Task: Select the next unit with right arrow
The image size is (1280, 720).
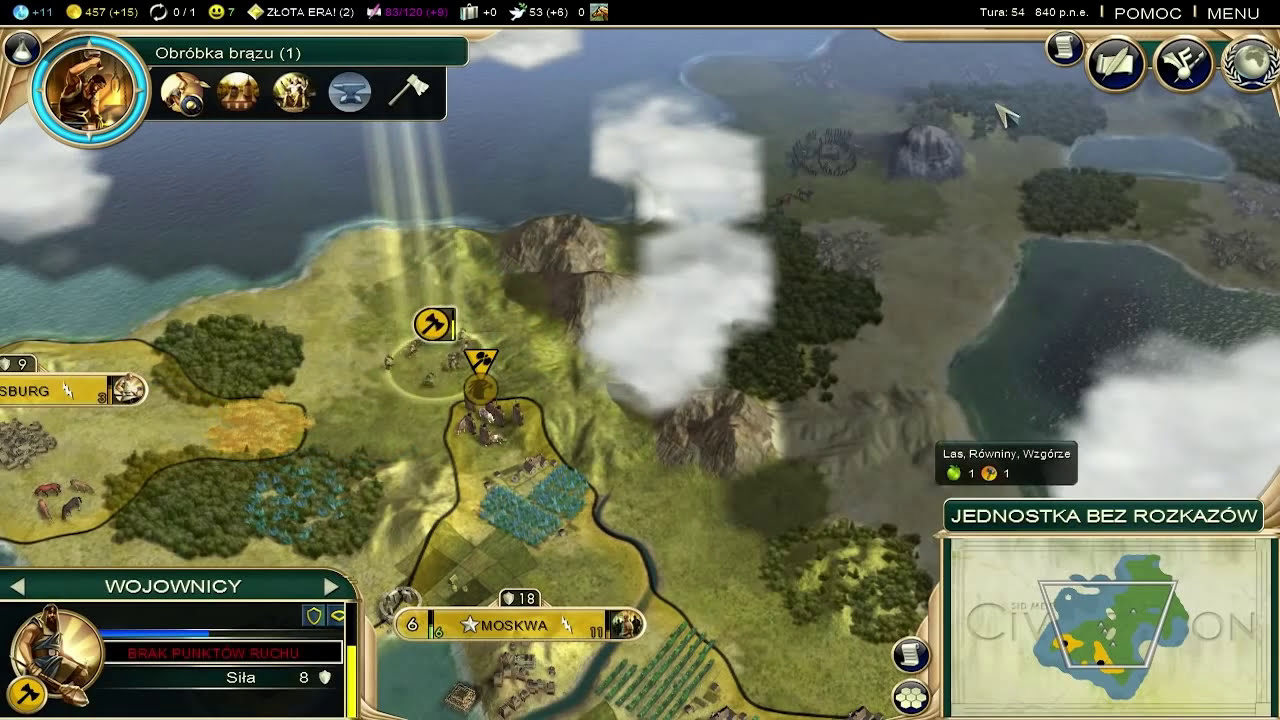Action: point(331,586)
